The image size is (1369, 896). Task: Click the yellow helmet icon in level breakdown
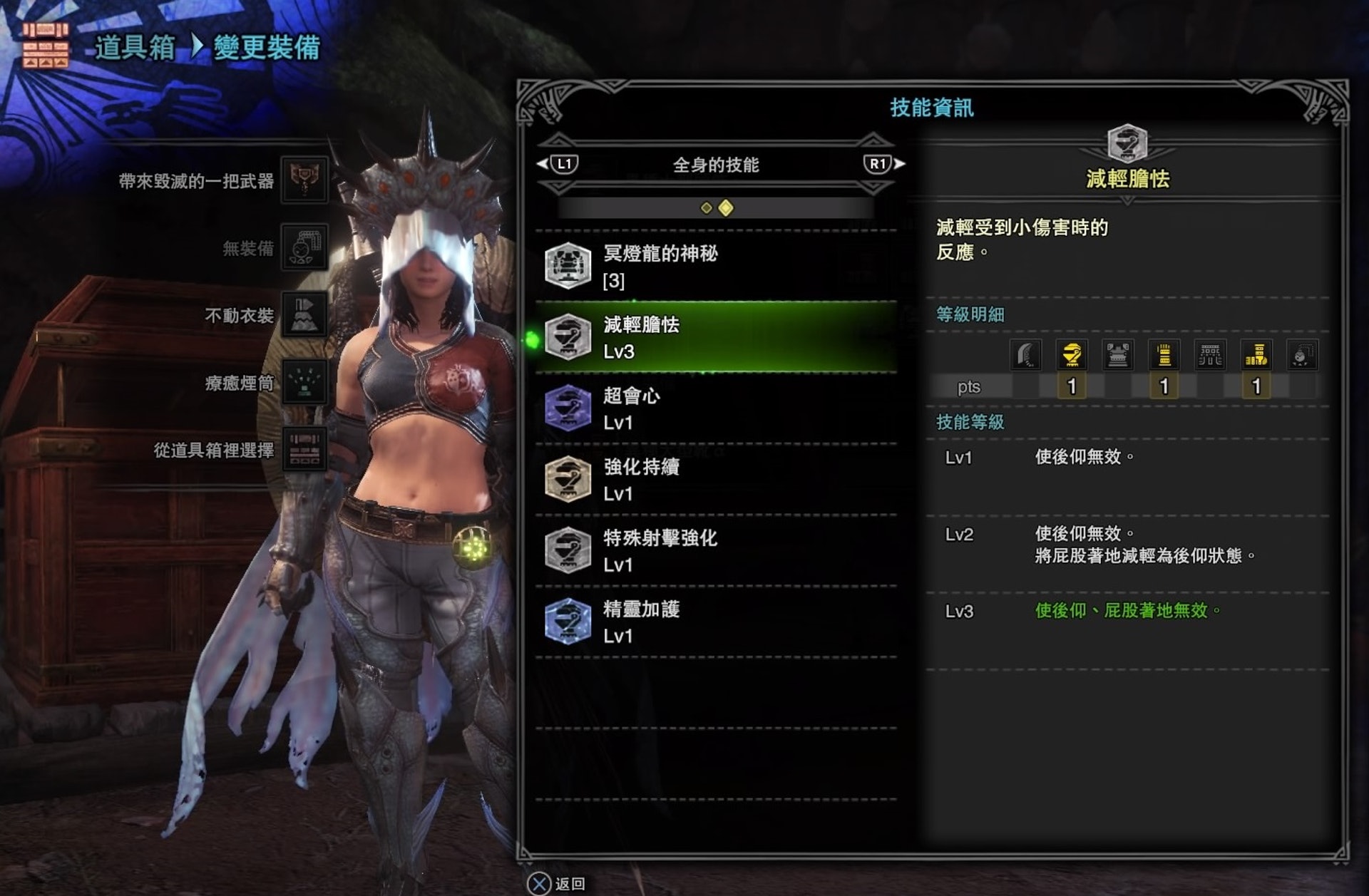click(x=1071, y=354)
